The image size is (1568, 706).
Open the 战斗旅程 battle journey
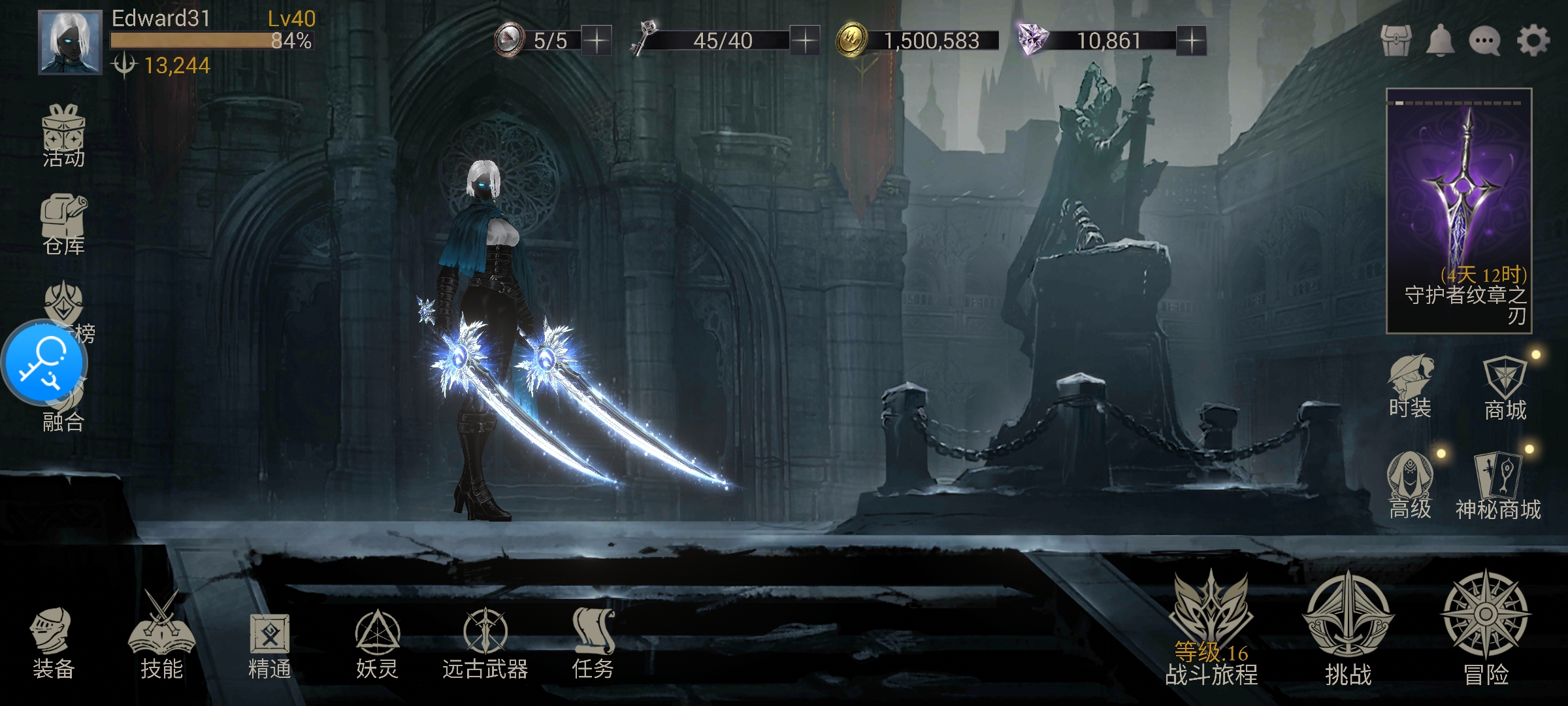pyautogui.click(x=1211, y=628)
